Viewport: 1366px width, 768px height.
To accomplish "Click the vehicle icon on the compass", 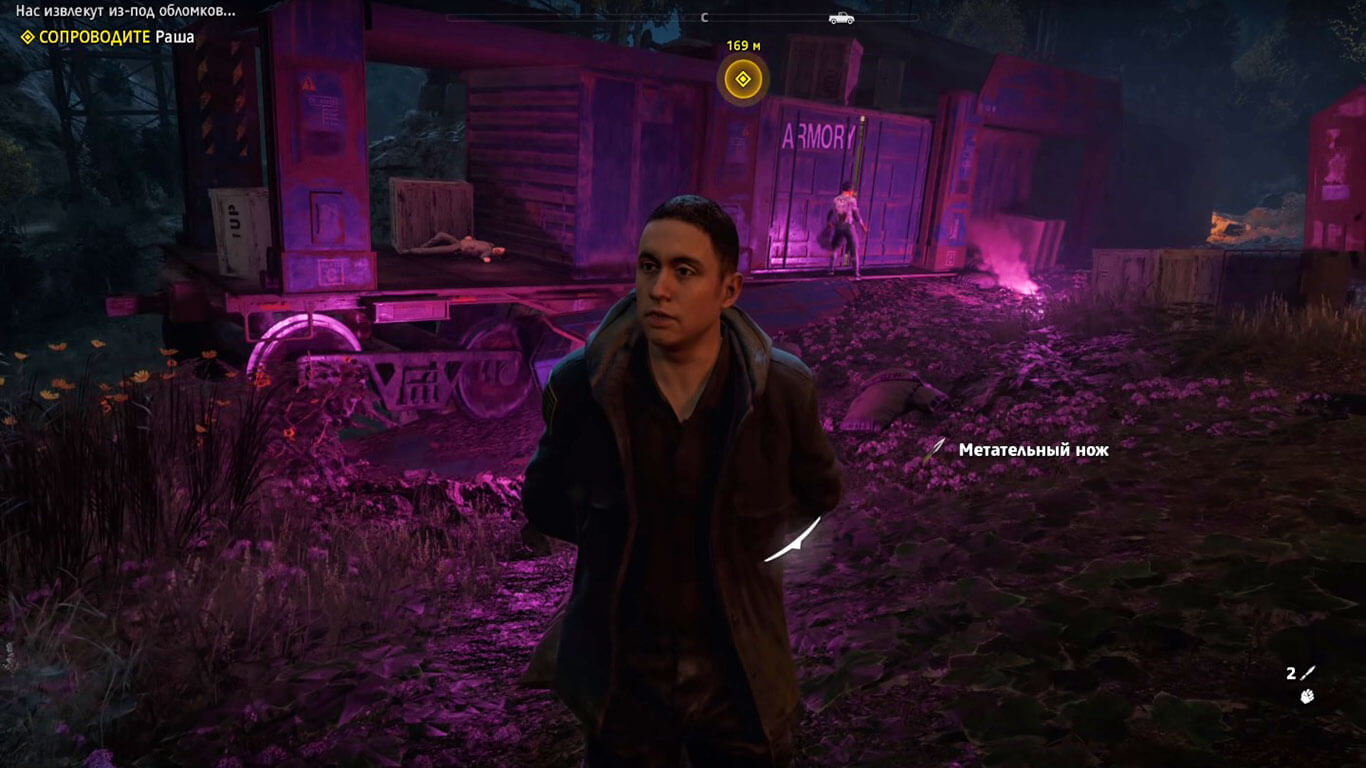I will click(841, 17).
